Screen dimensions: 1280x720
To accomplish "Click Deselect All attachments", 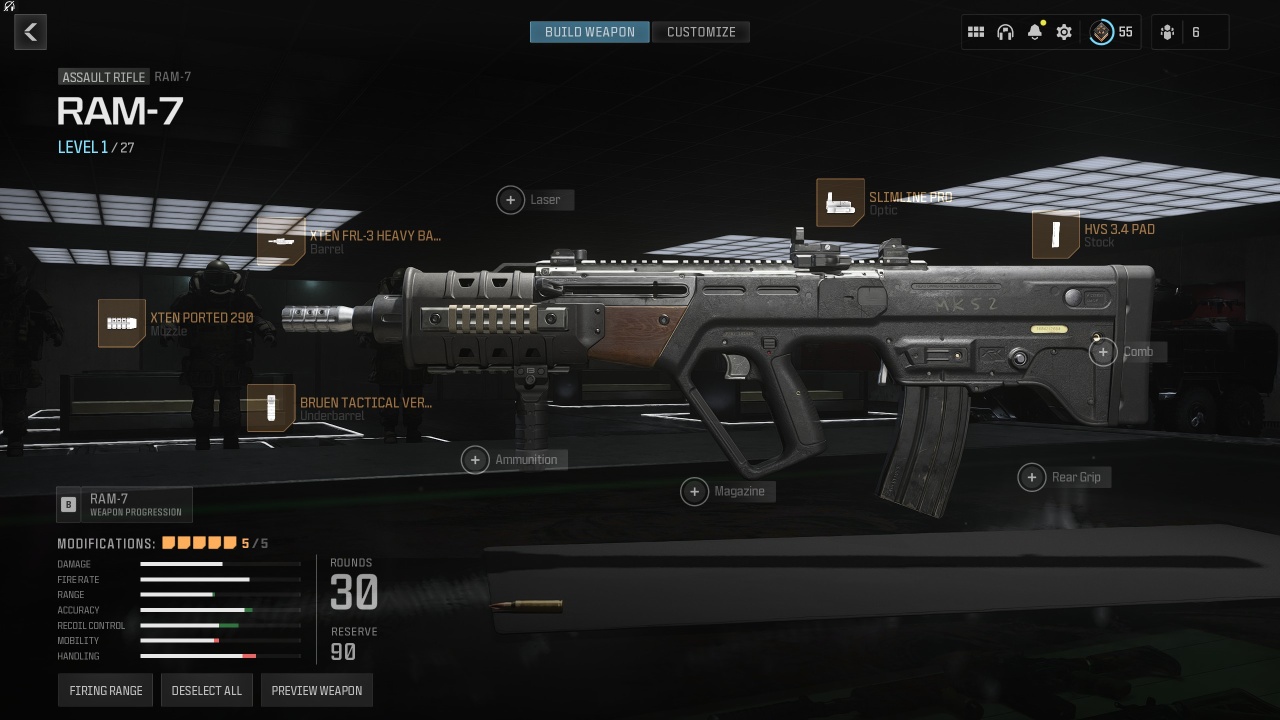I will click(x=207, y=689).
